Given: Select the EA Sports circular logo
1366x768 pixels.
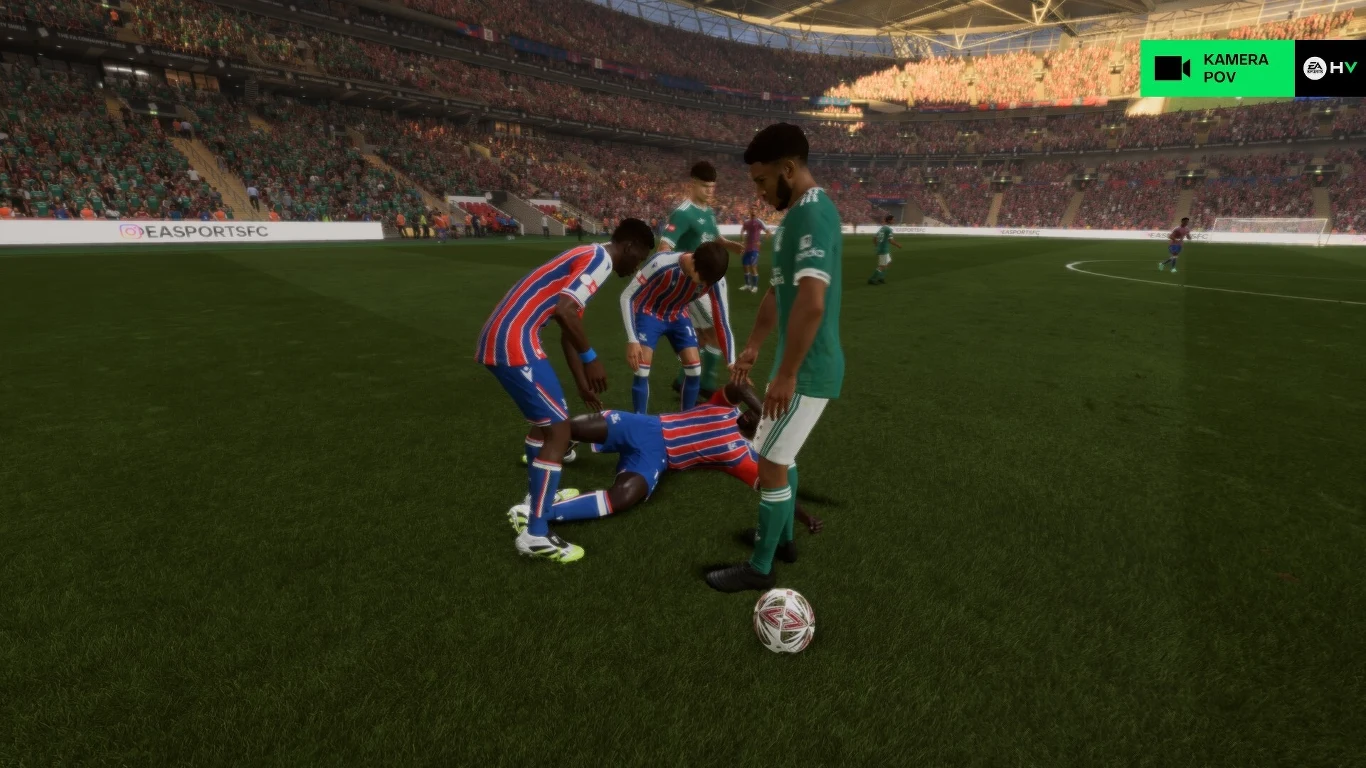Looking at the screenshot, I should click(1314, 67).
